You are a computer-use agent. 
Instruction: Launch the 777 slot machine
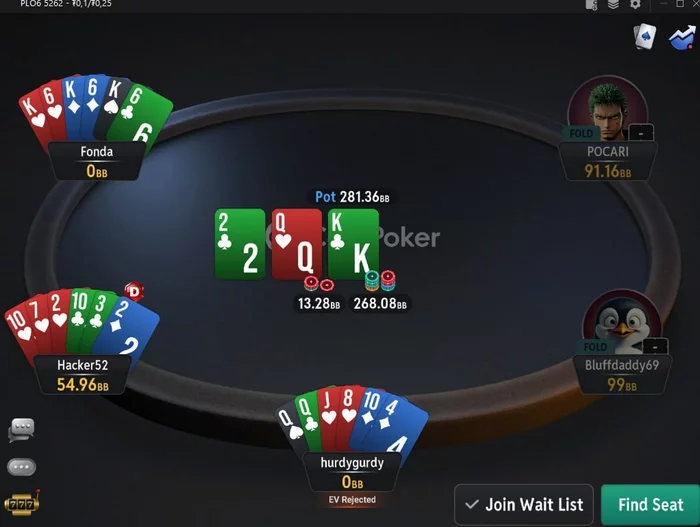point(21,503)
